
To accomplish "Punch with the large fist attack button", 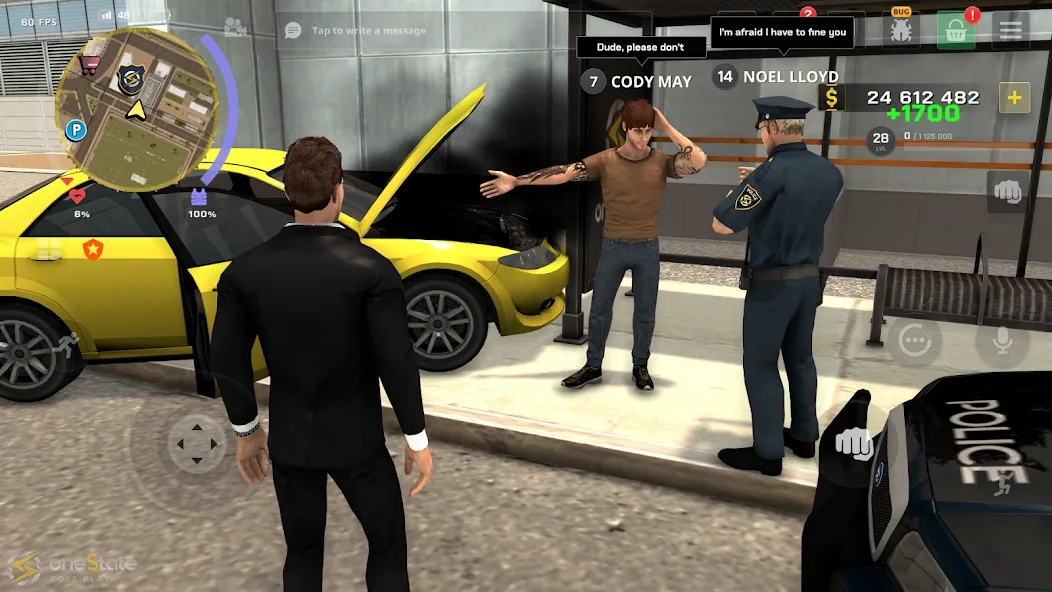I will (853, 442).
